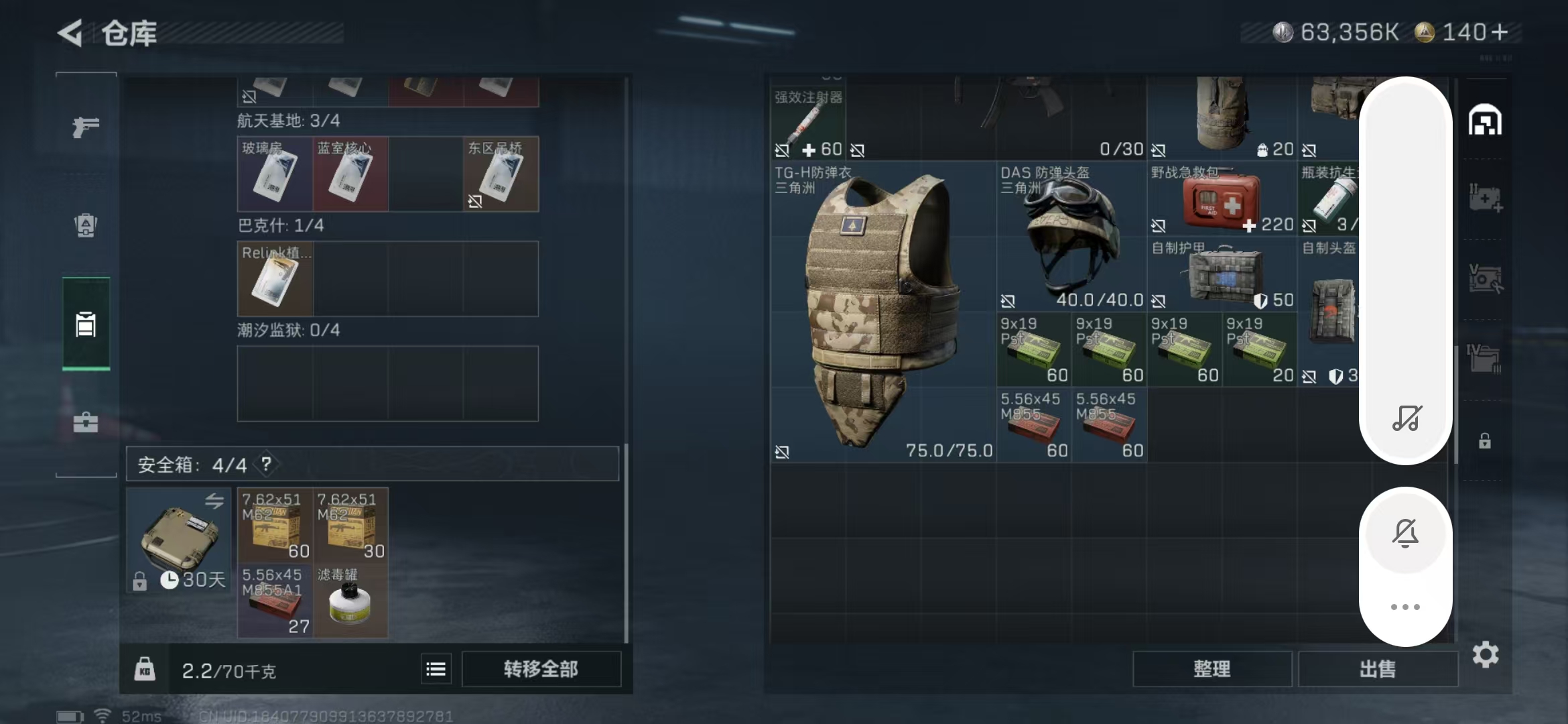Select the DAS 防弹头盔 helmet
Image resolution: width=1568 pixels, height=724 pixels.
1071,236
